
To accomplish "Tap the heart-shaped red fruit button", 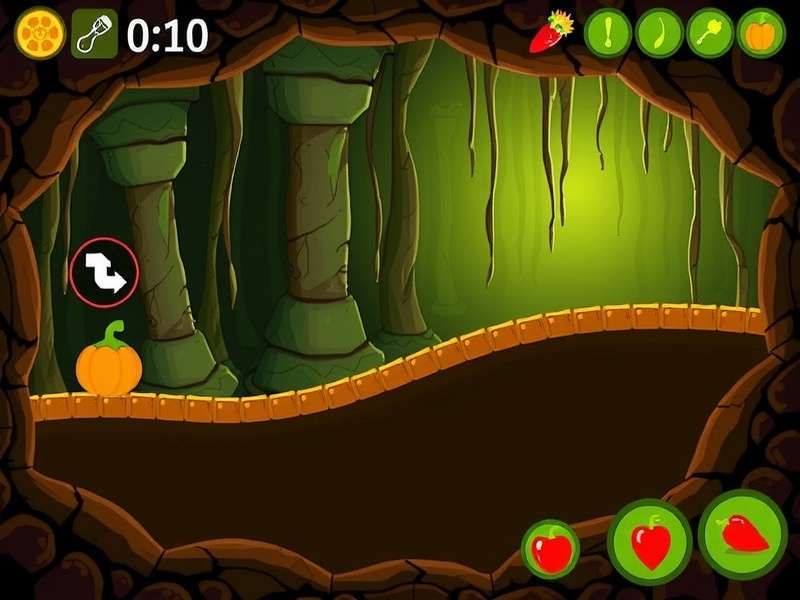I will [x=650, y=542].
